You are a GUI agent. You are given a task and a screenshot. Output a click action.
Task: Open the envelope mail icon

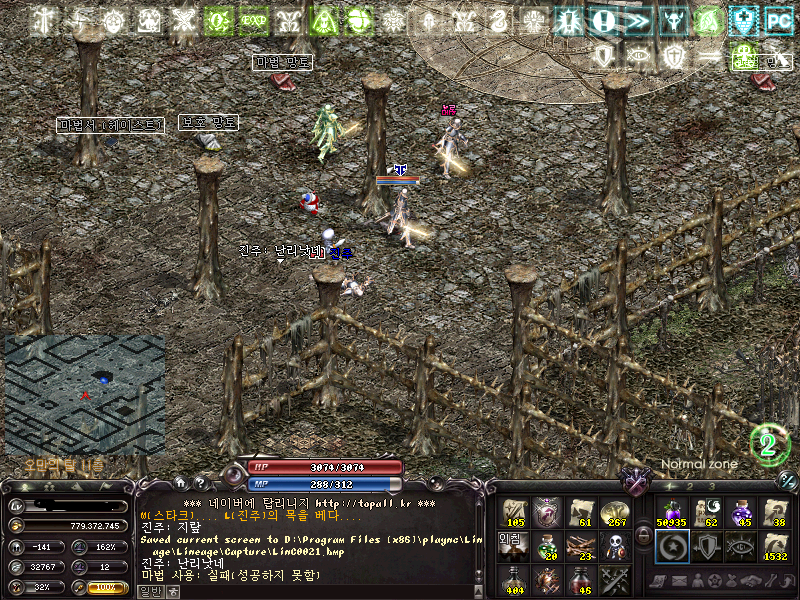[x=680, y=581]
